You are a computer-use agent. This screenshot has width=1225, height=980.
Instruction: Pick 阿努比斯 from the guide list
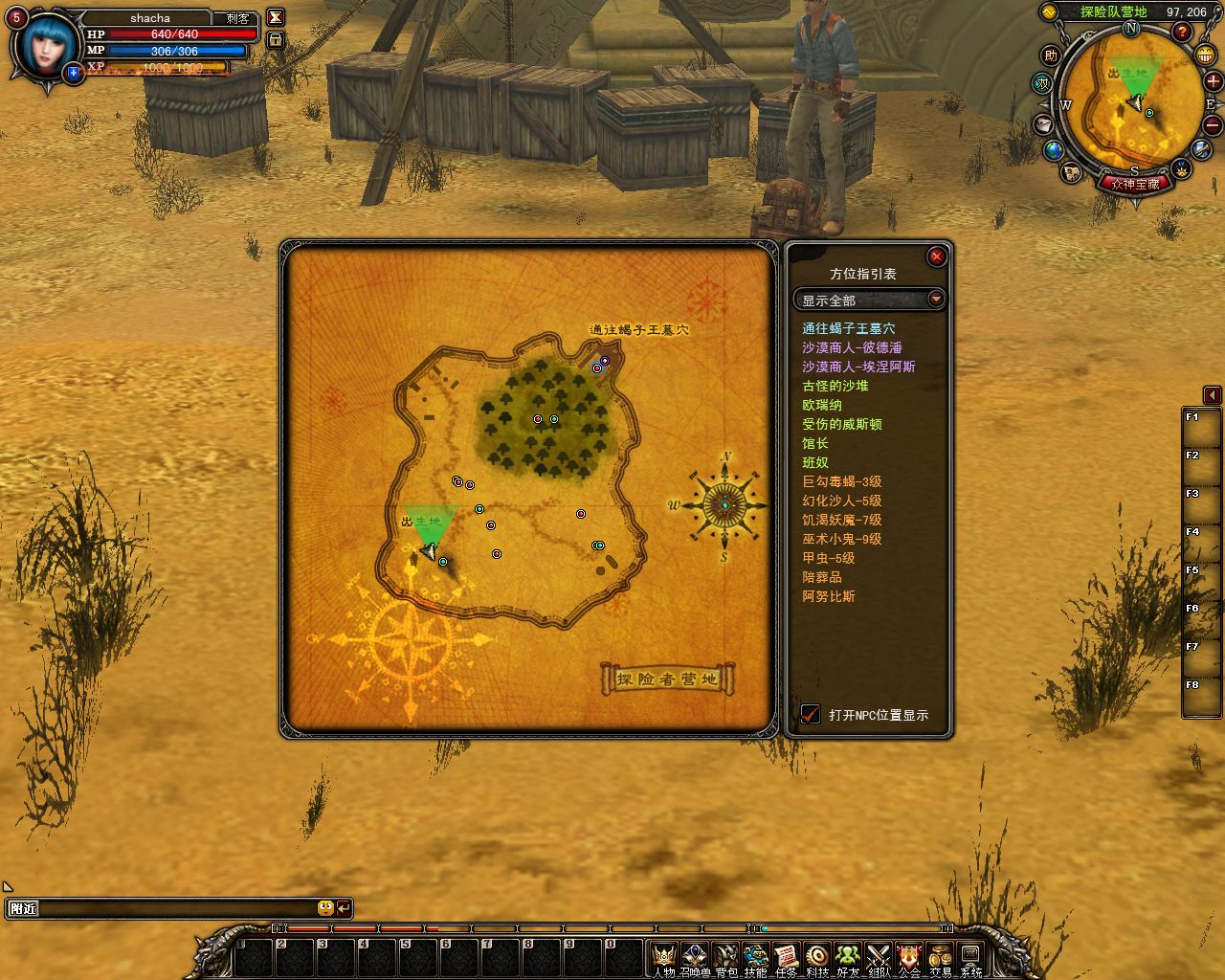pos(828,596)
